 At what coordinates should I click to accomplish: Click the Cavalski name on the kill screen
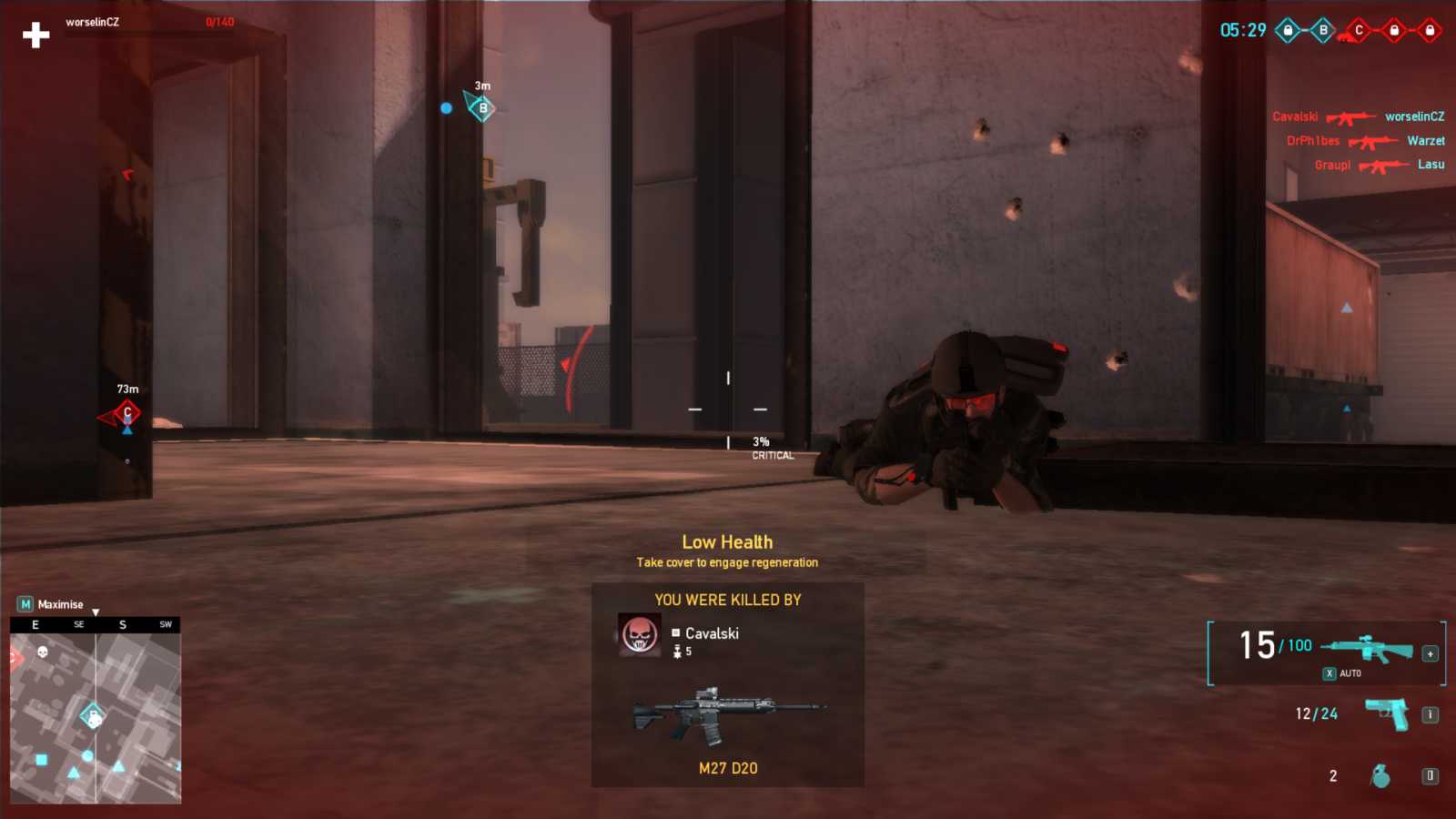[714, 633]
